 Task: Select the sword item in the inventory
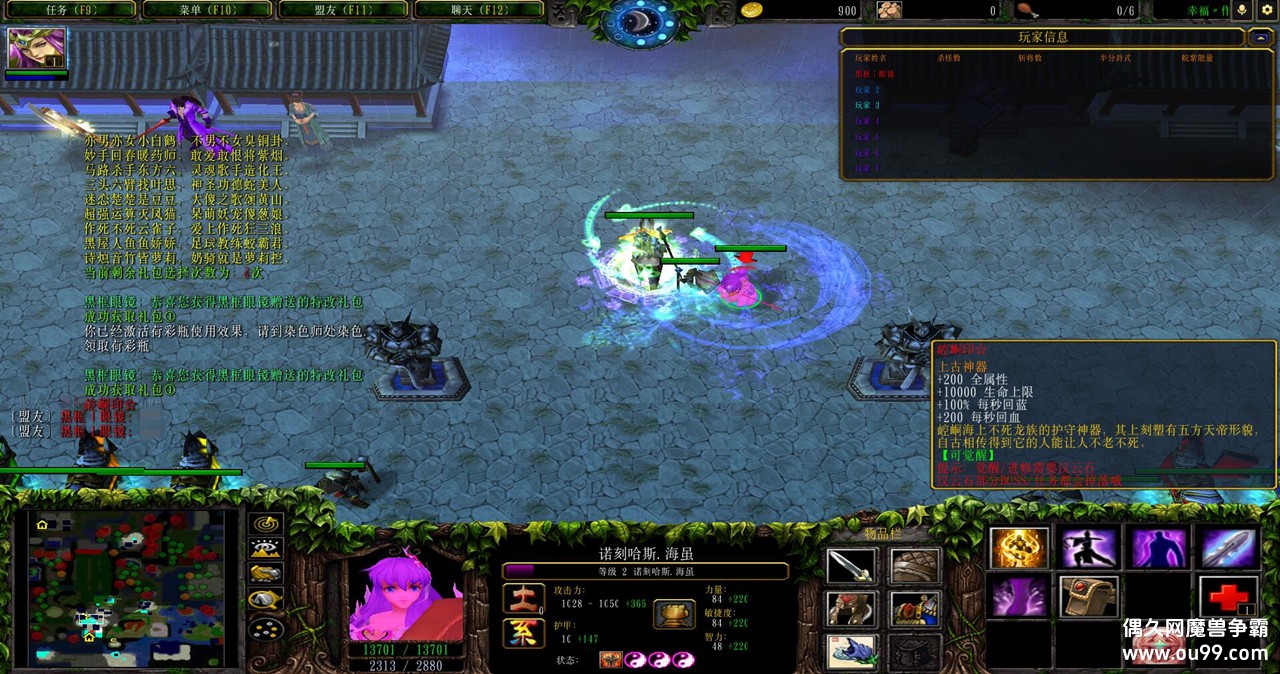coord(852,567)
